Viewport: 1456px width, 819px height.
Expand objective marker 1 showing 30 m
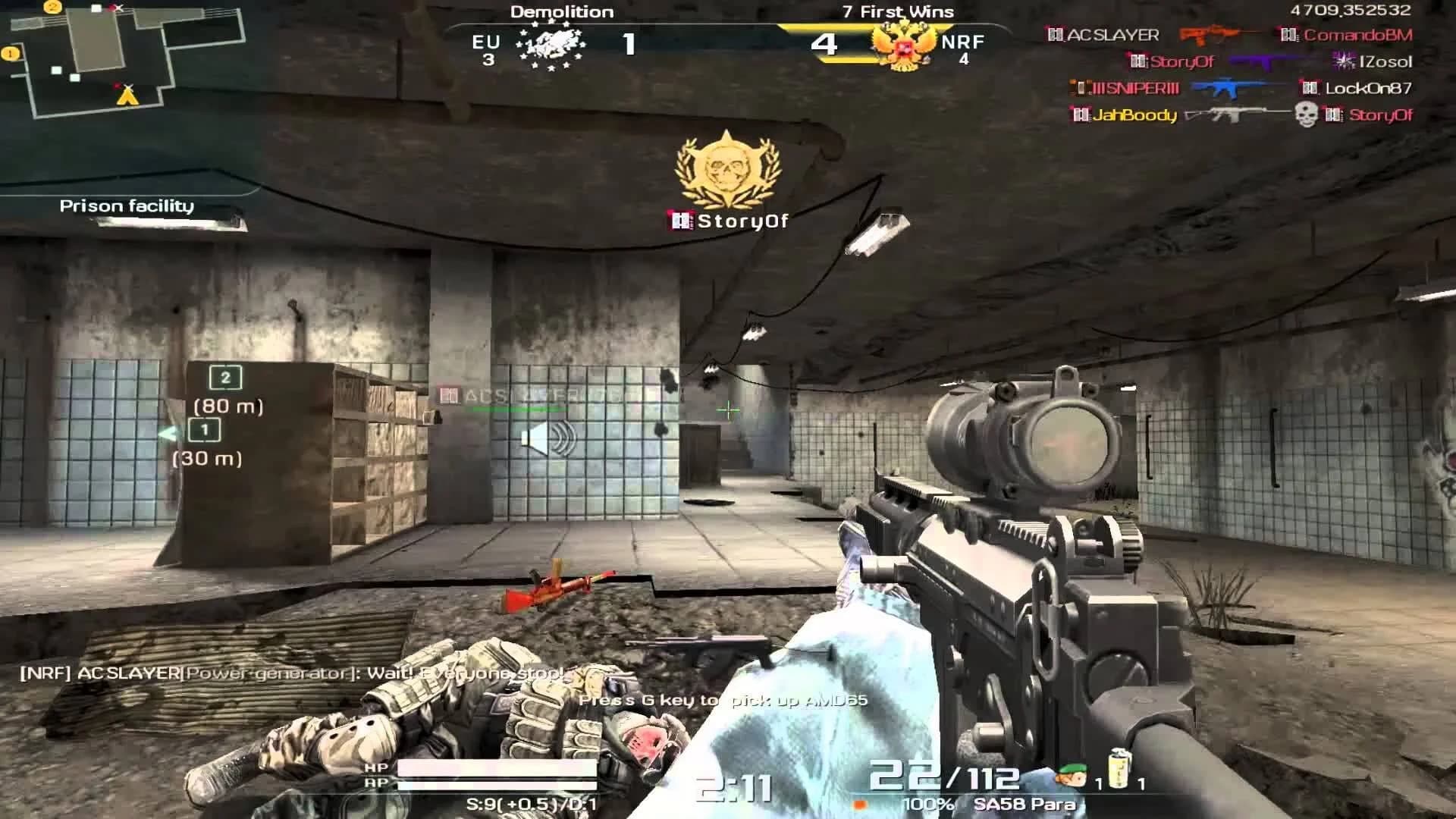205,431
